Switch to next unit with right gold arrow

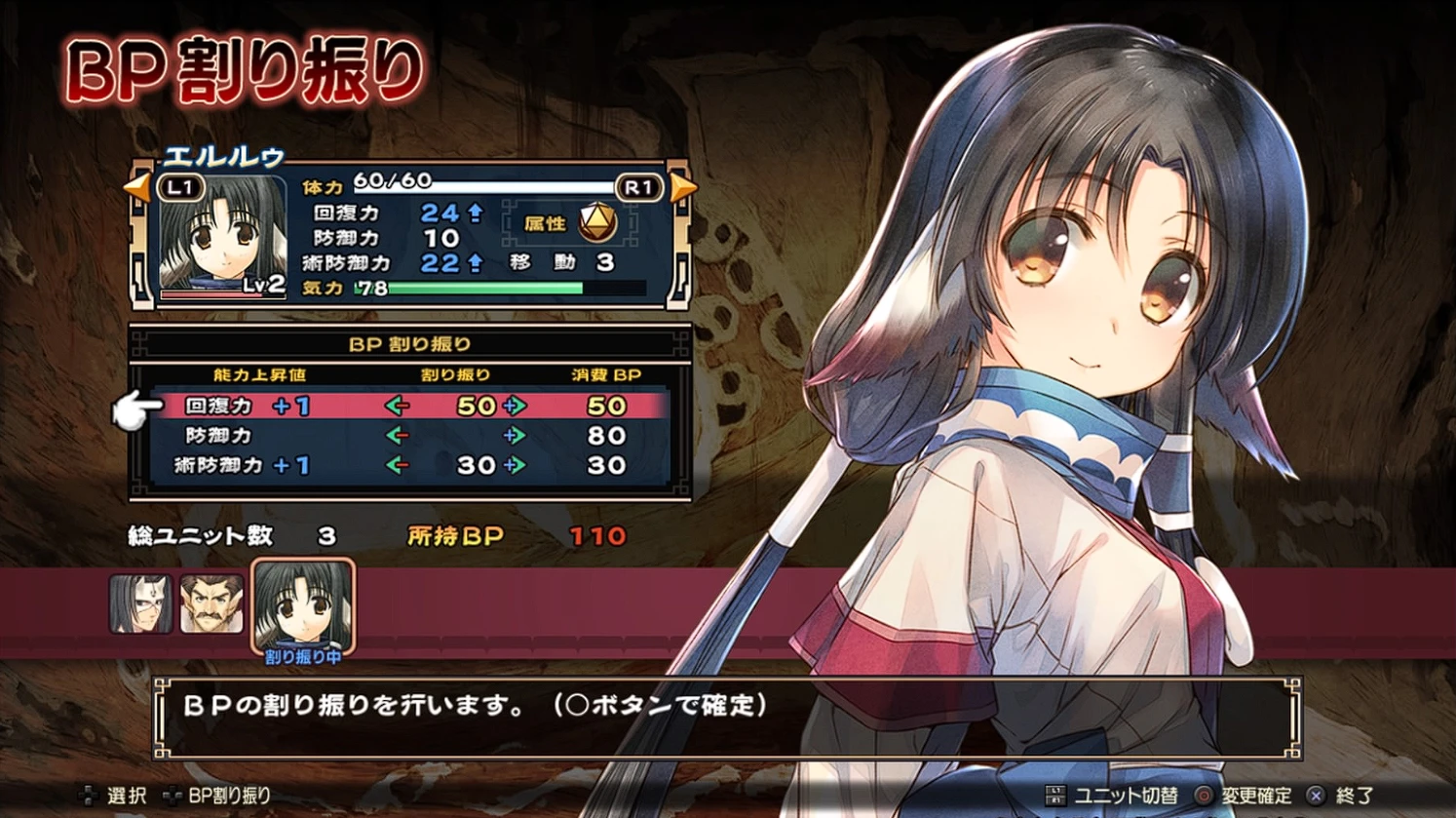[x=685, y=187]
